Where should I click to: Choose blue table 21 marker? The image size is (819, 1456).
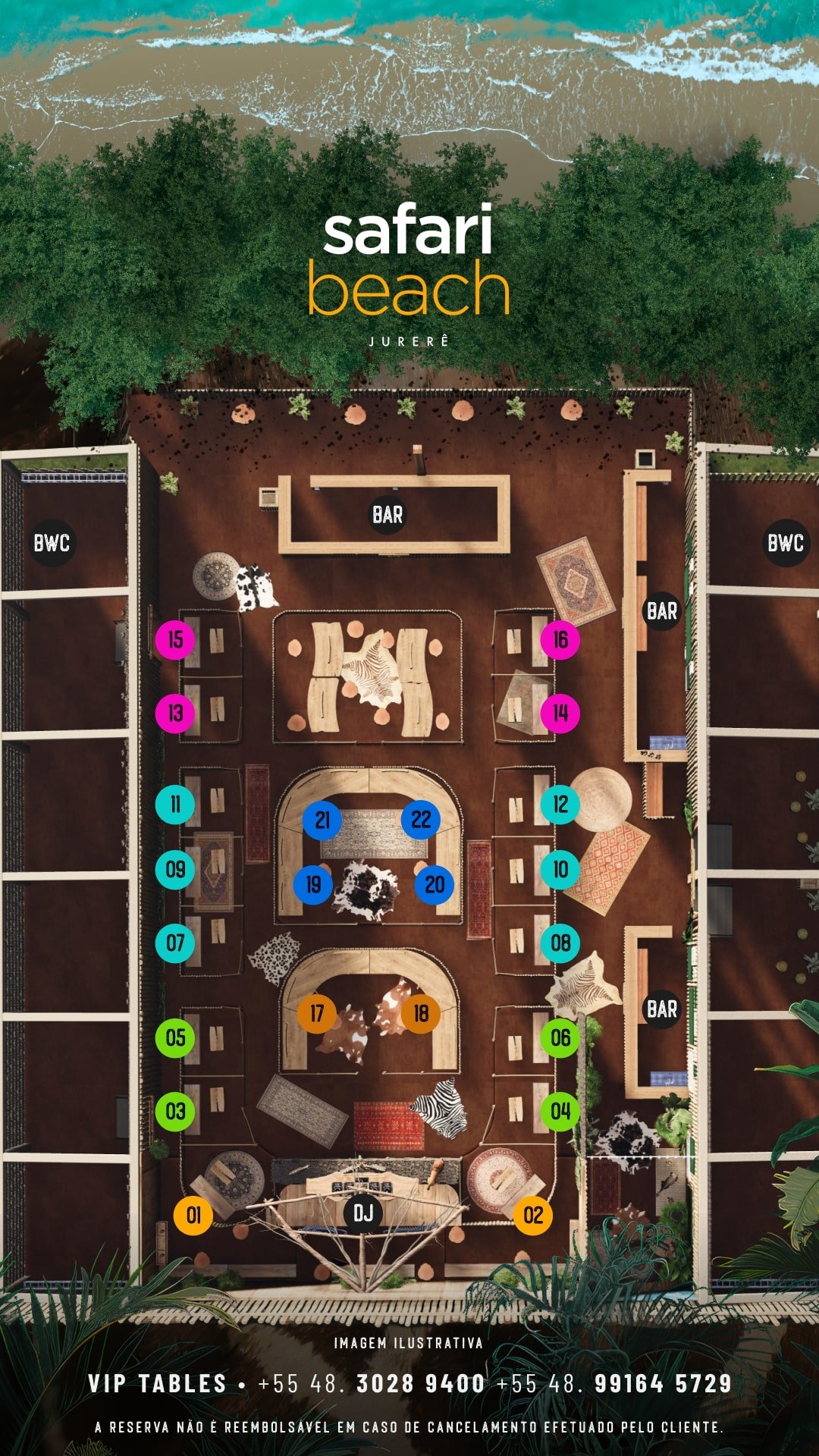click(322, 820)
